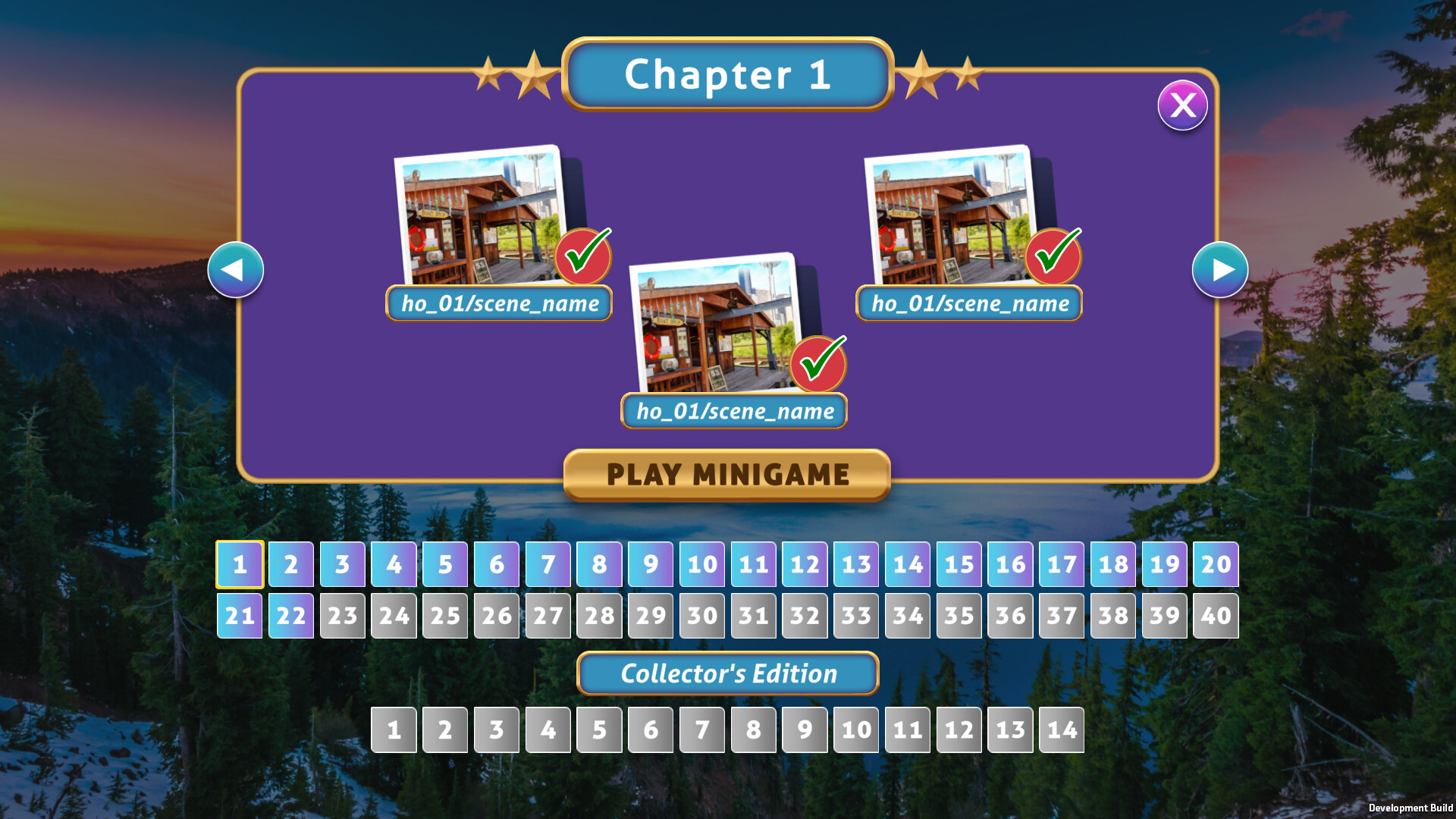The width and height of the screenshot is (1456, 819).
Task: Click the middle scene name label
Action: pos(733,412)
